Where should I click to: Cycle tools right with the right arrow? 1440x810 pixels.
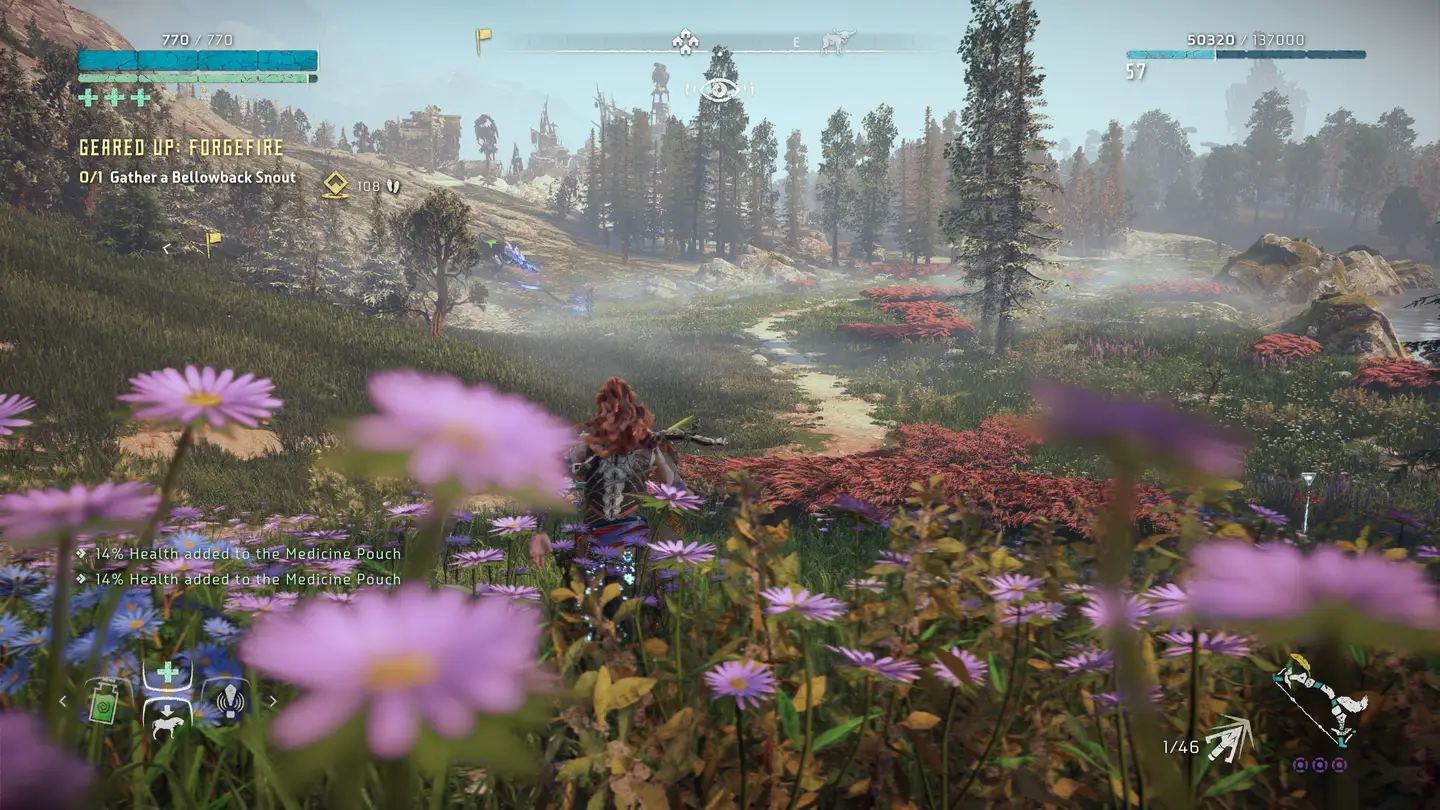[x=272, y=701]
